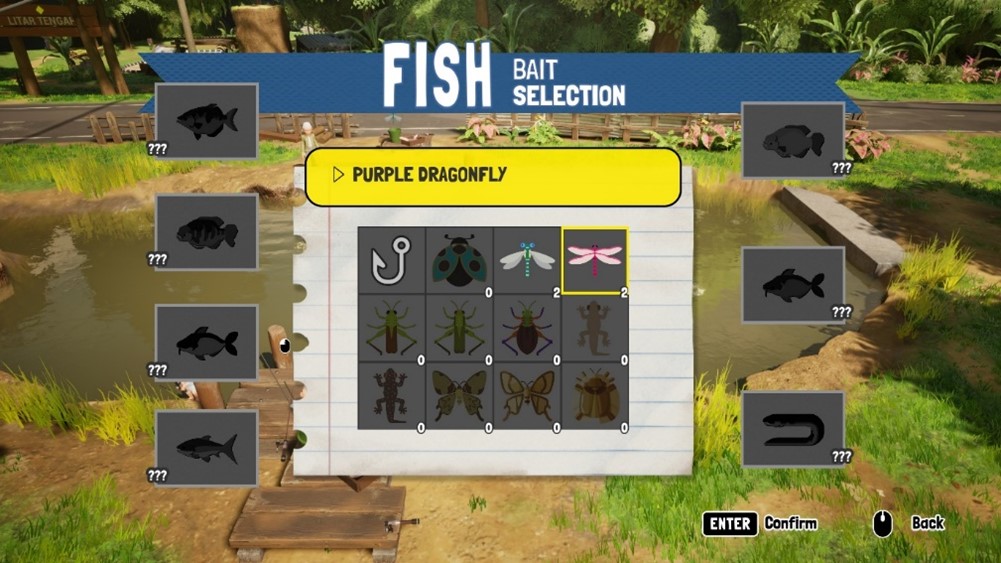Click the unknown eel silhouette card
The height and width of the screenshot is (563, 1001).
pos(793,429)
